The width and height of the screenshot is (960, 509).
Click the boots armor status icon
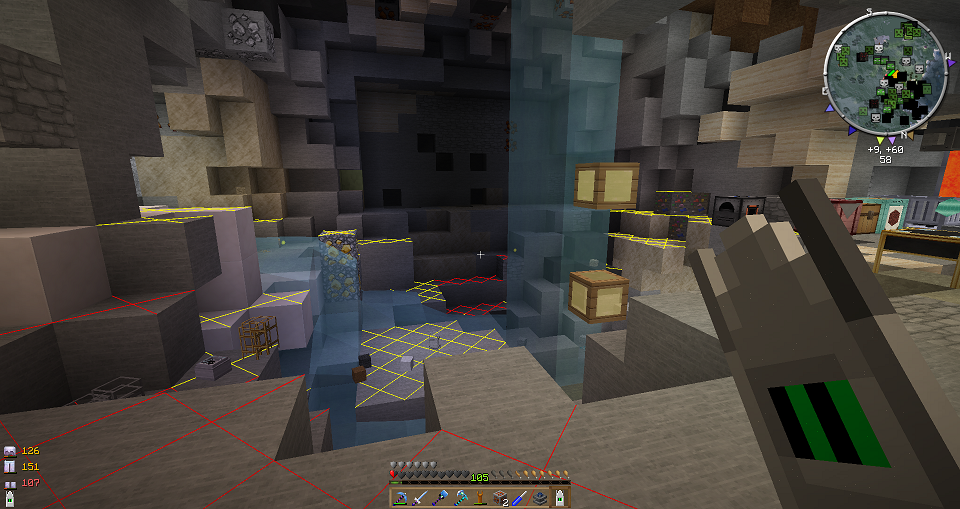click(10, 483)
